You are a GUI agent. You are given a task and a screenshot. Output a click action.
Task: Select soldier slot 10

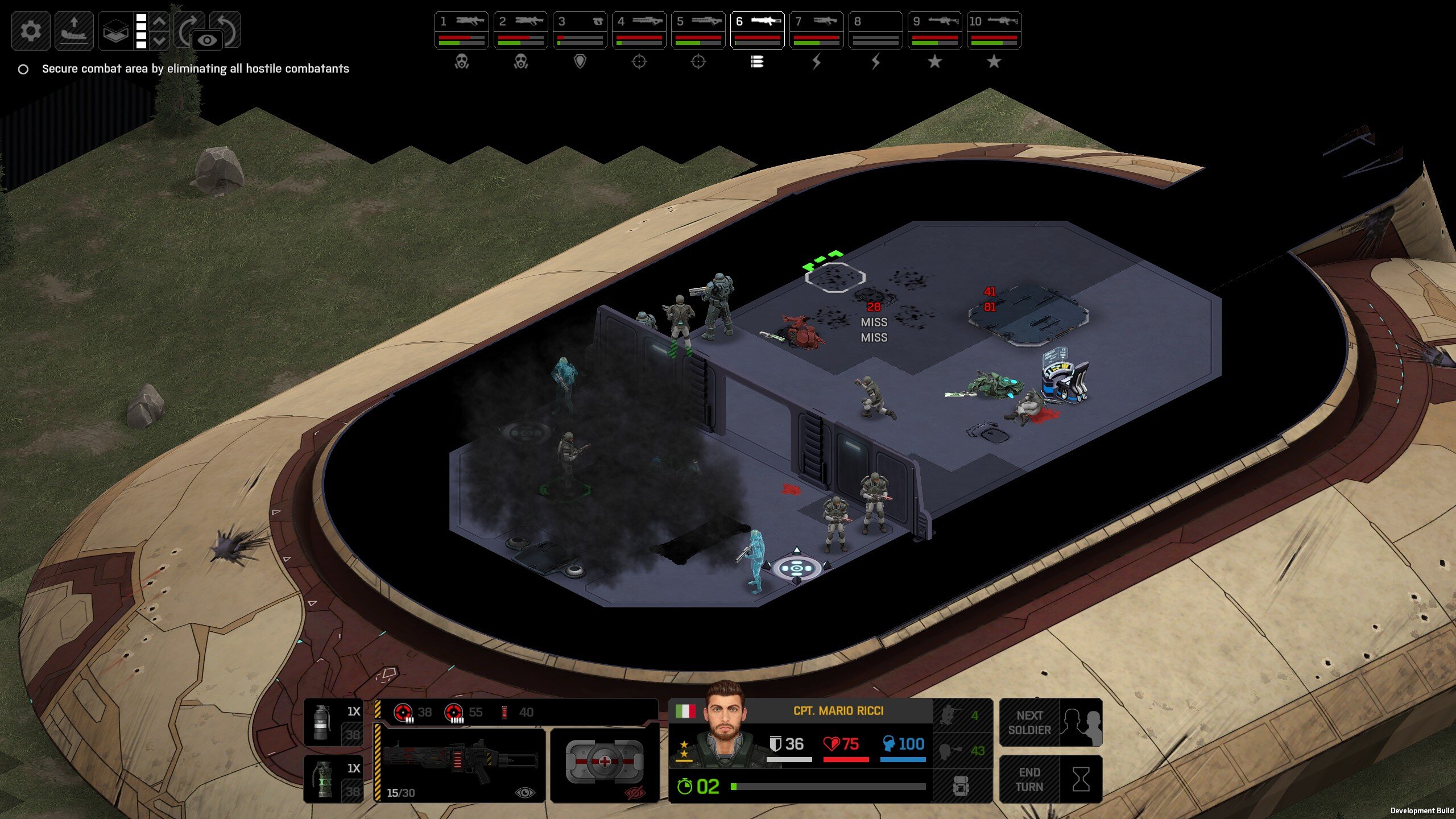click(x=994, y=30)
